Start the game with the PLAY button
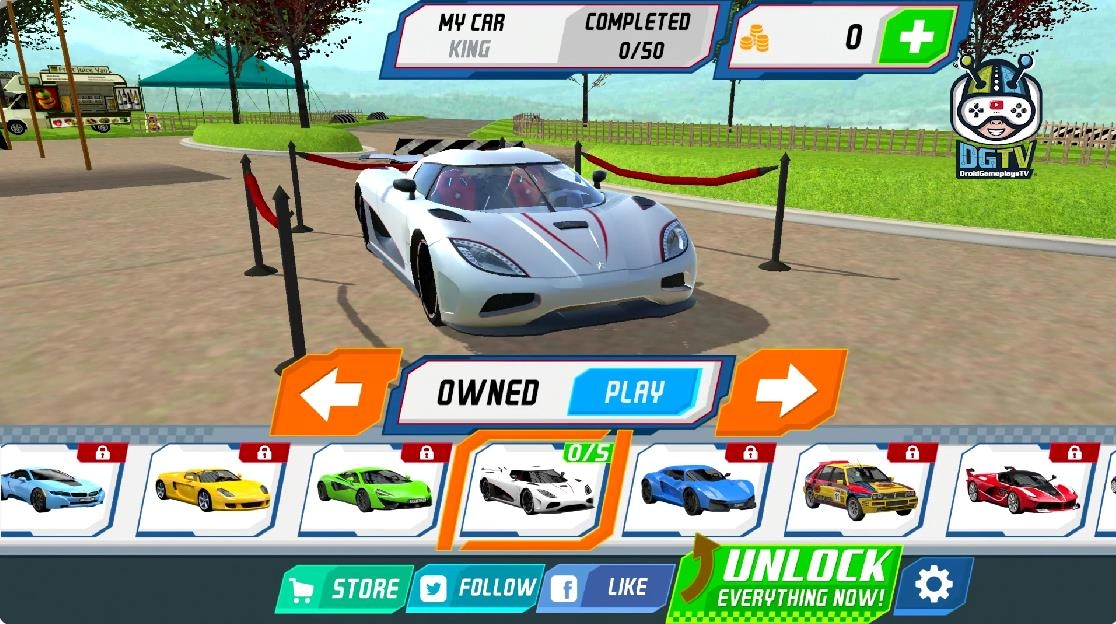The height and width of the screenshot is (624, 1116). [634, 392]
